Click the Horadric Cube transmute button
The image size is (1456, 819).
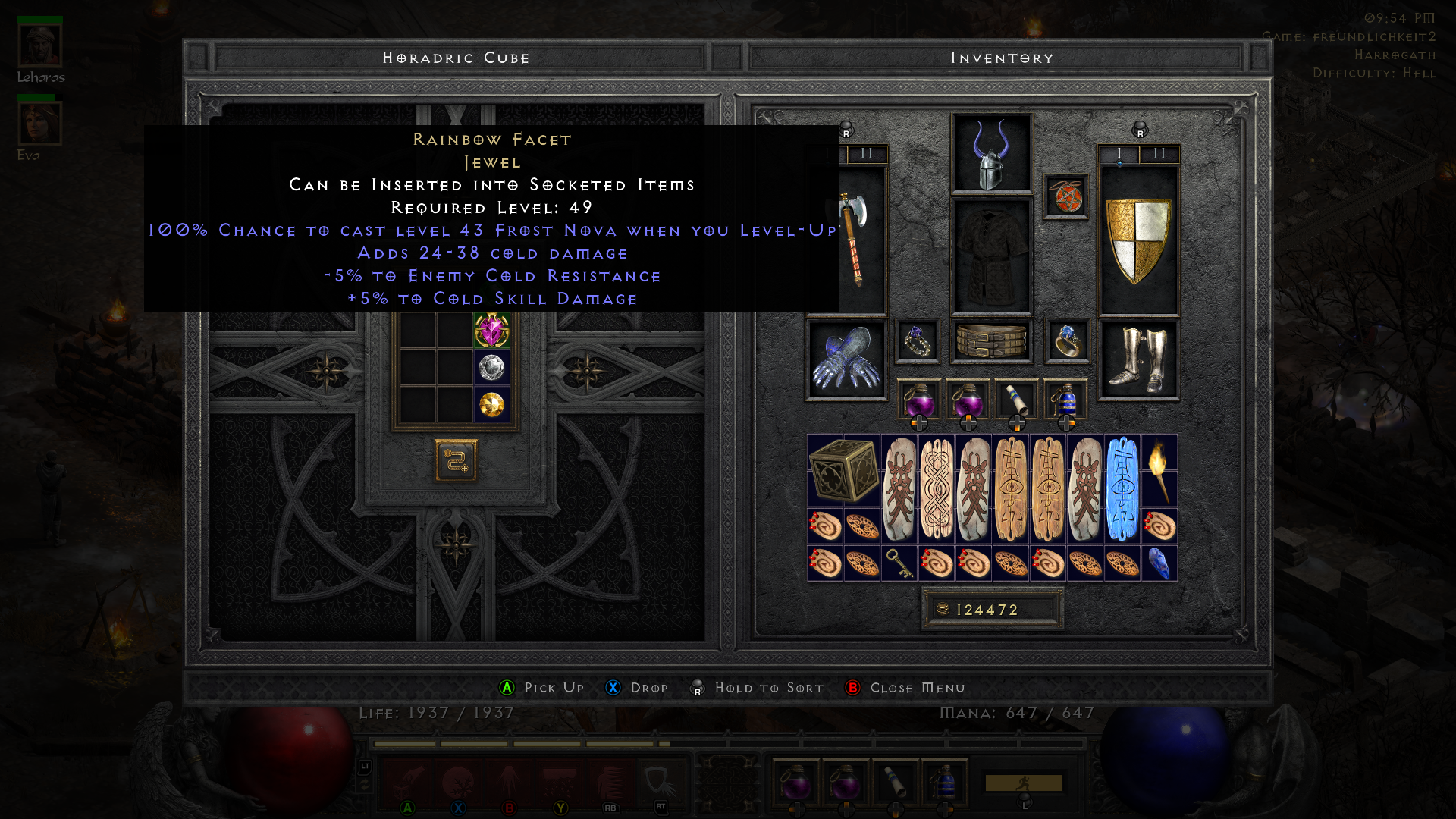pos(455,463)
